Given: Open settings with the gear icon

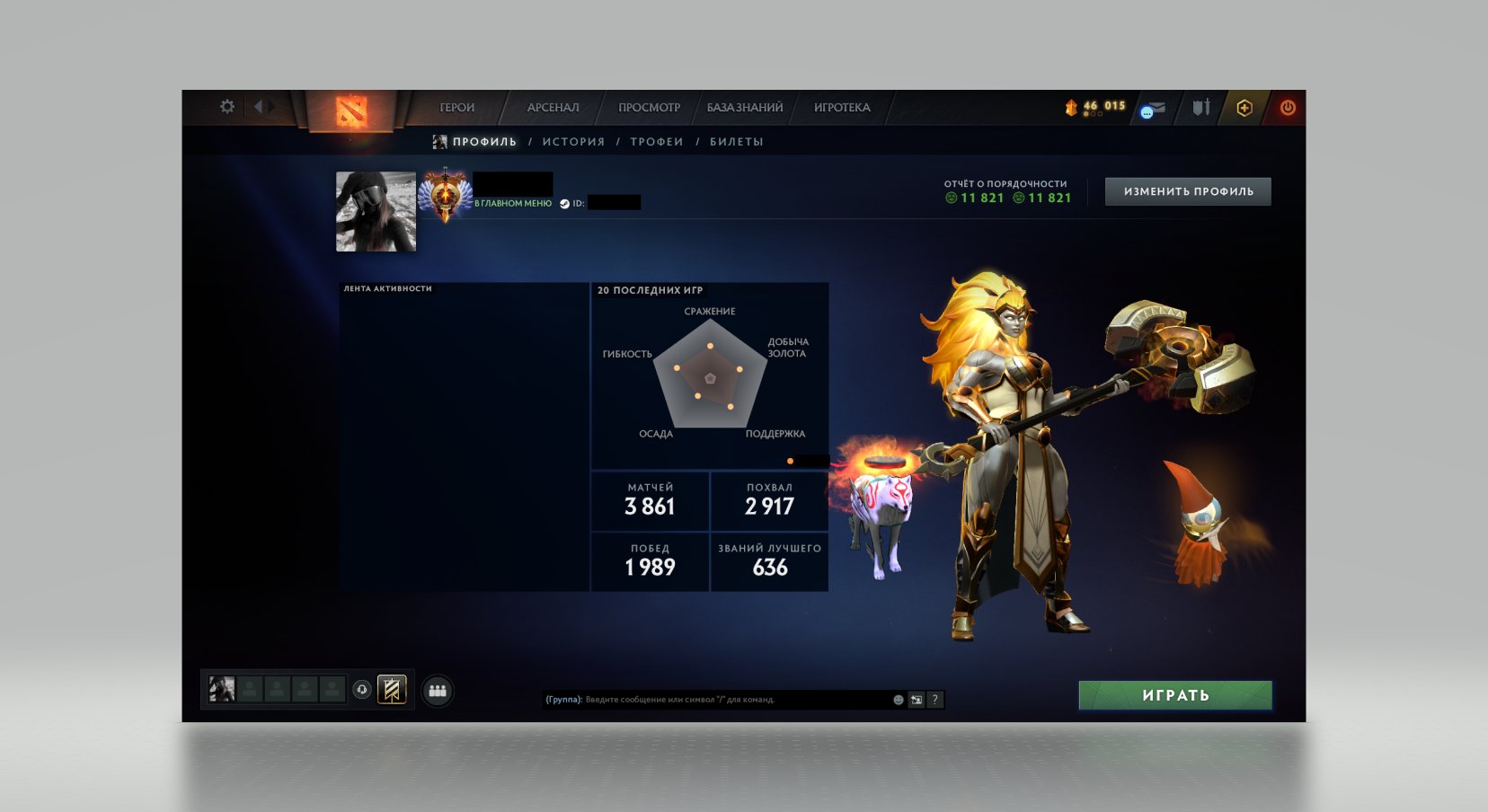Looking at the screenshot, I should pyautogui.click(x=226, y=106).
